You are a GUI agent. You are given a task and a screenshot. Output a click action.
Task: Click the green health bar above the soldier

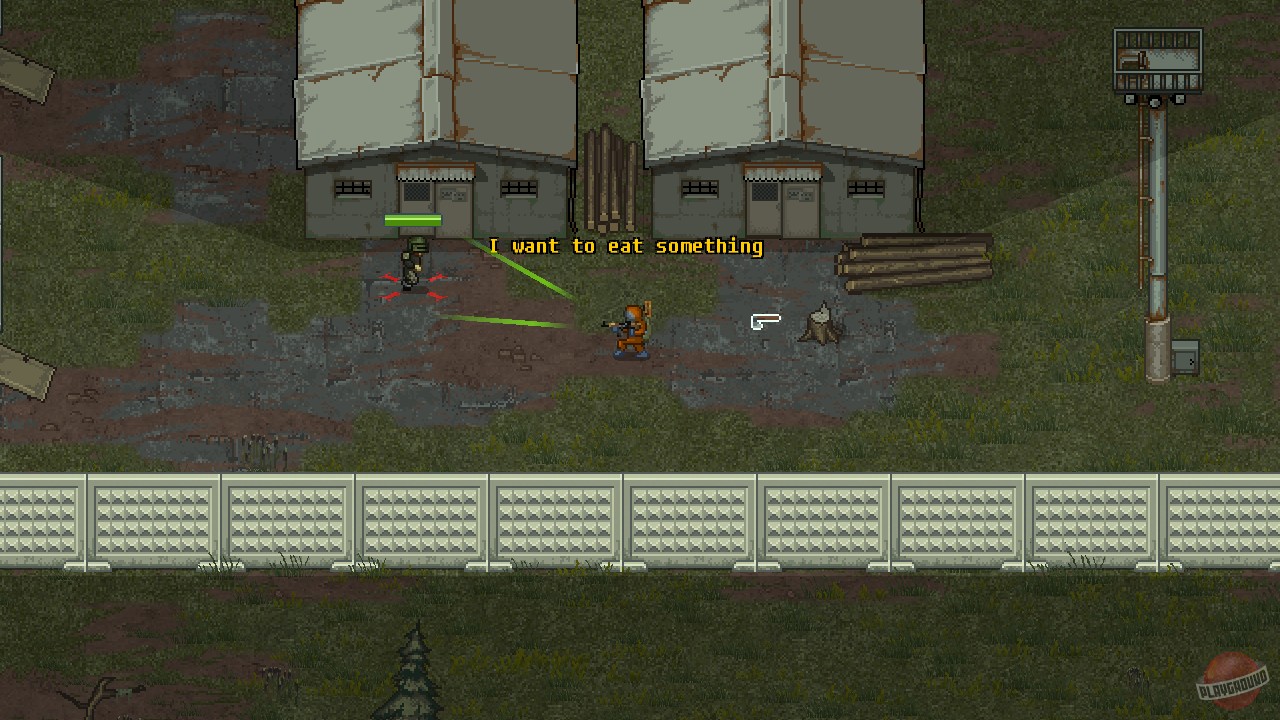(413, 219)
